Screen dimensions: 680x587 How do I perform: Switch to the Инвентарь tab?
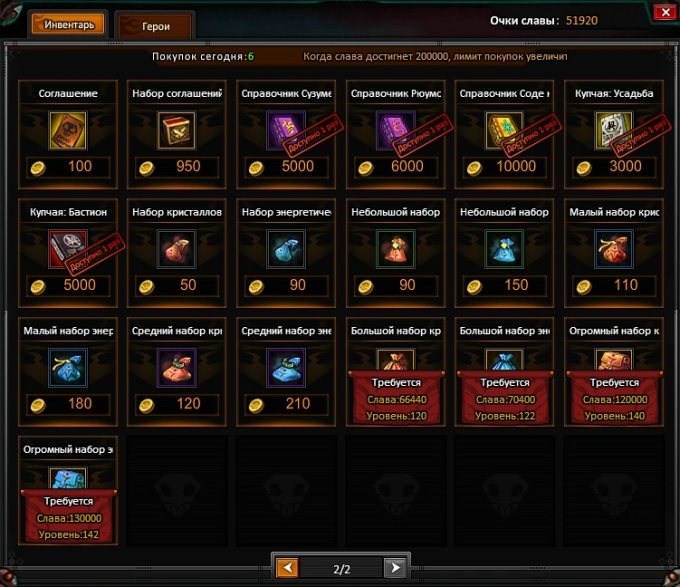(x=68, y=24)
